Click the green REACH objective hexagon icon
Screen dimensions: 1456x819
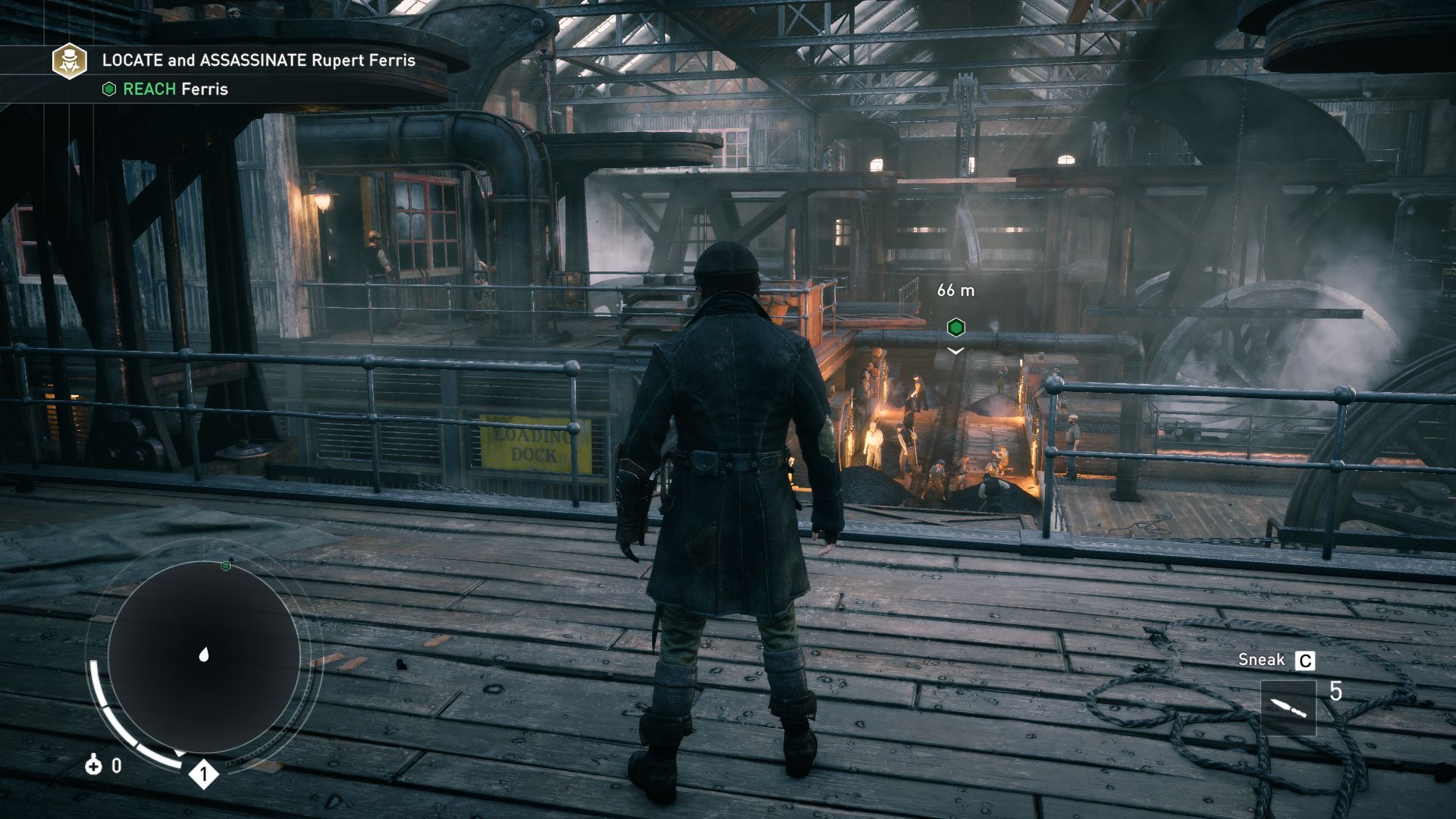(x=108, y=89)
